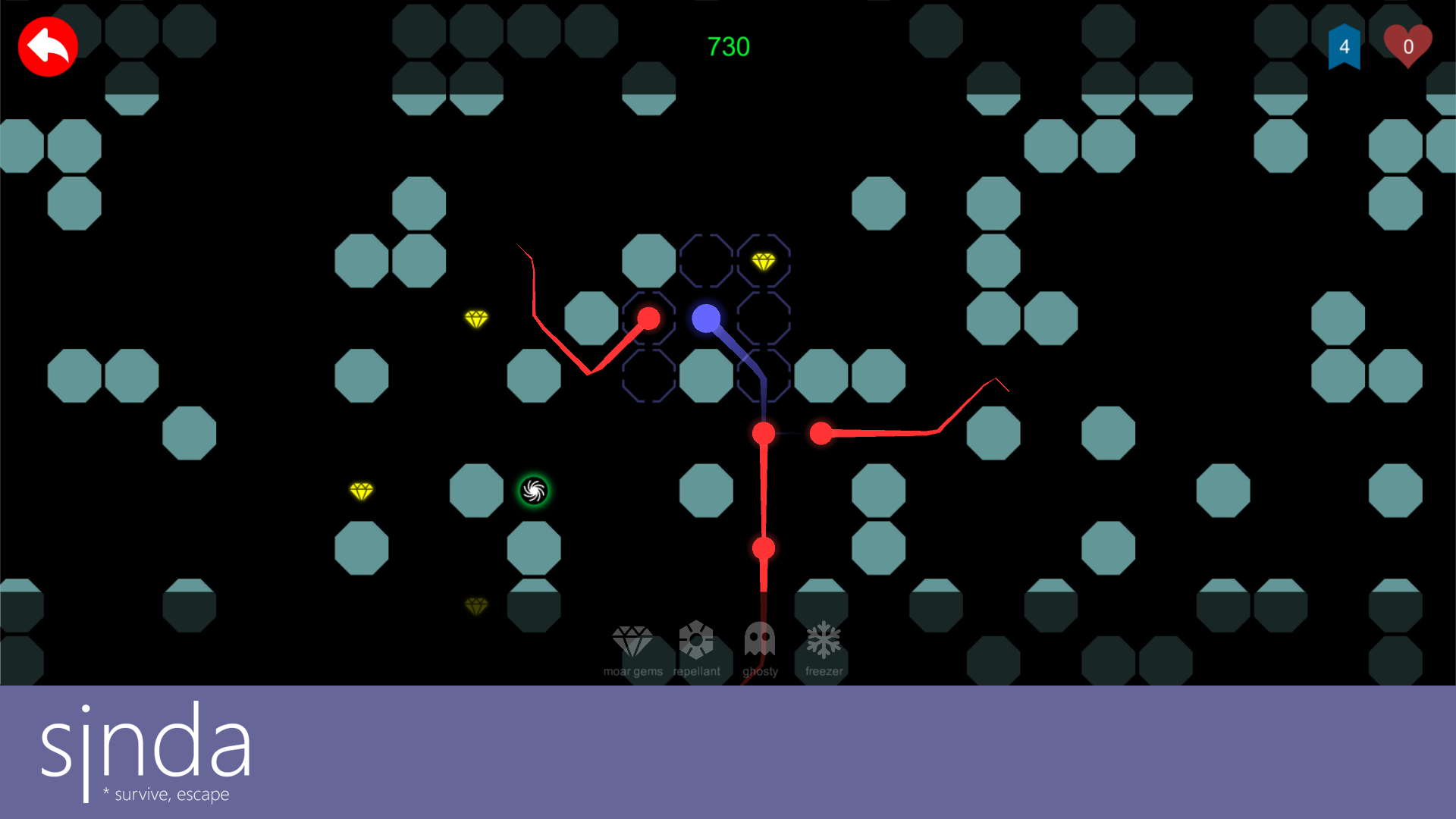Click the red enemy dot near the player
Image resolution: width=1456 pixels, height=819 pixels.
(x=649, y=318)
